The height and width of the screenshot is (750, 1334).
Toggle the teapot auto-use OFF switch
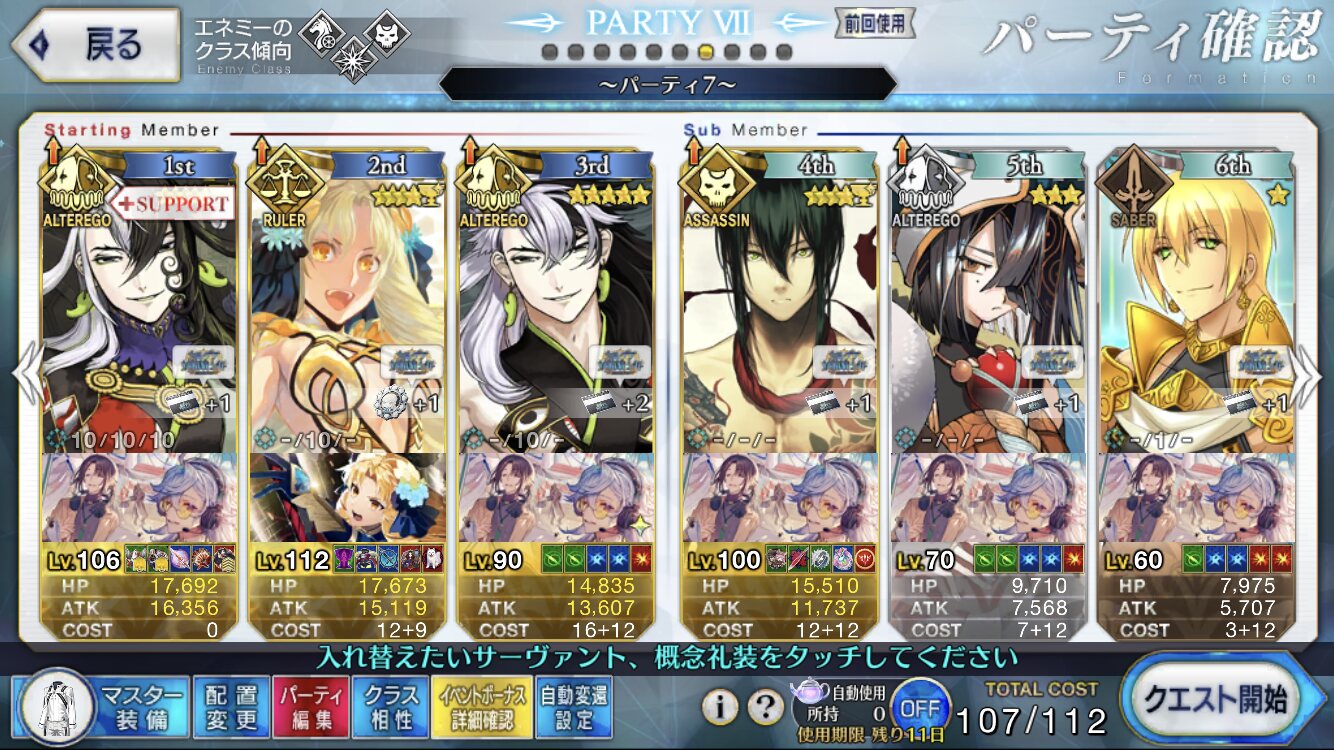(x=919, y=707)
